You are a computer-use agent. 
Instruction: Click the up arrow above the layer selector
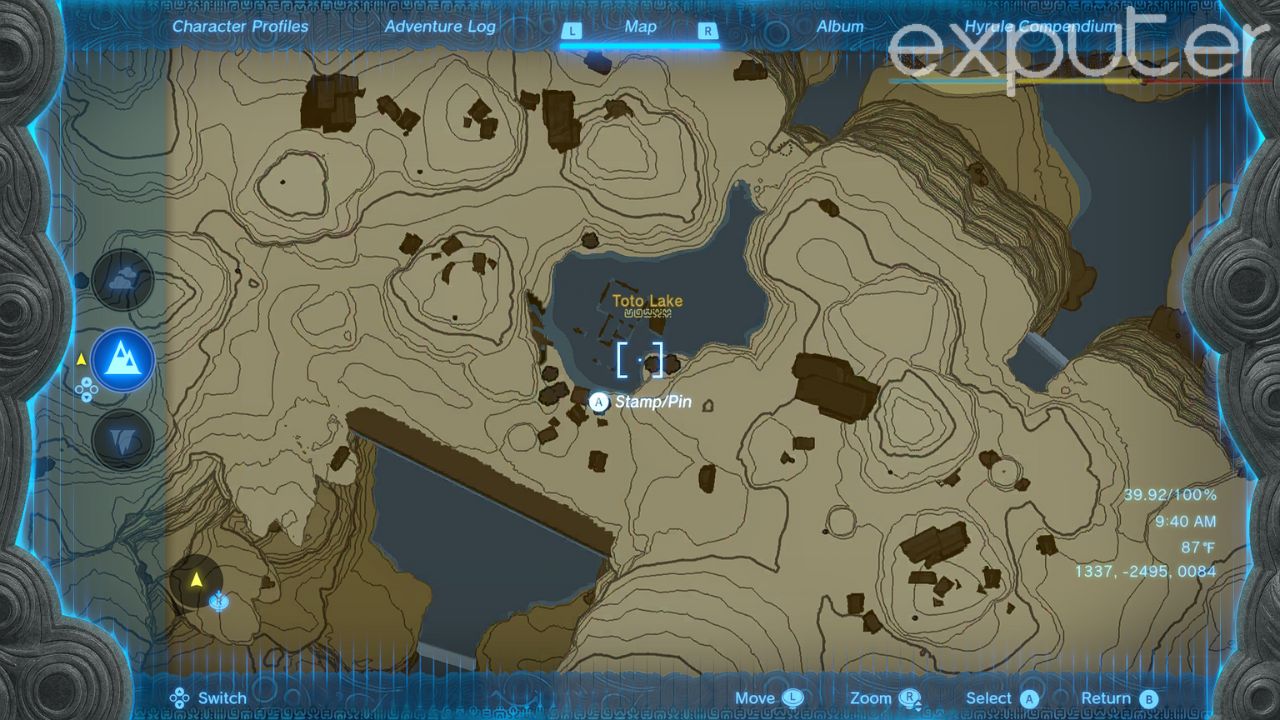(87, 382)
